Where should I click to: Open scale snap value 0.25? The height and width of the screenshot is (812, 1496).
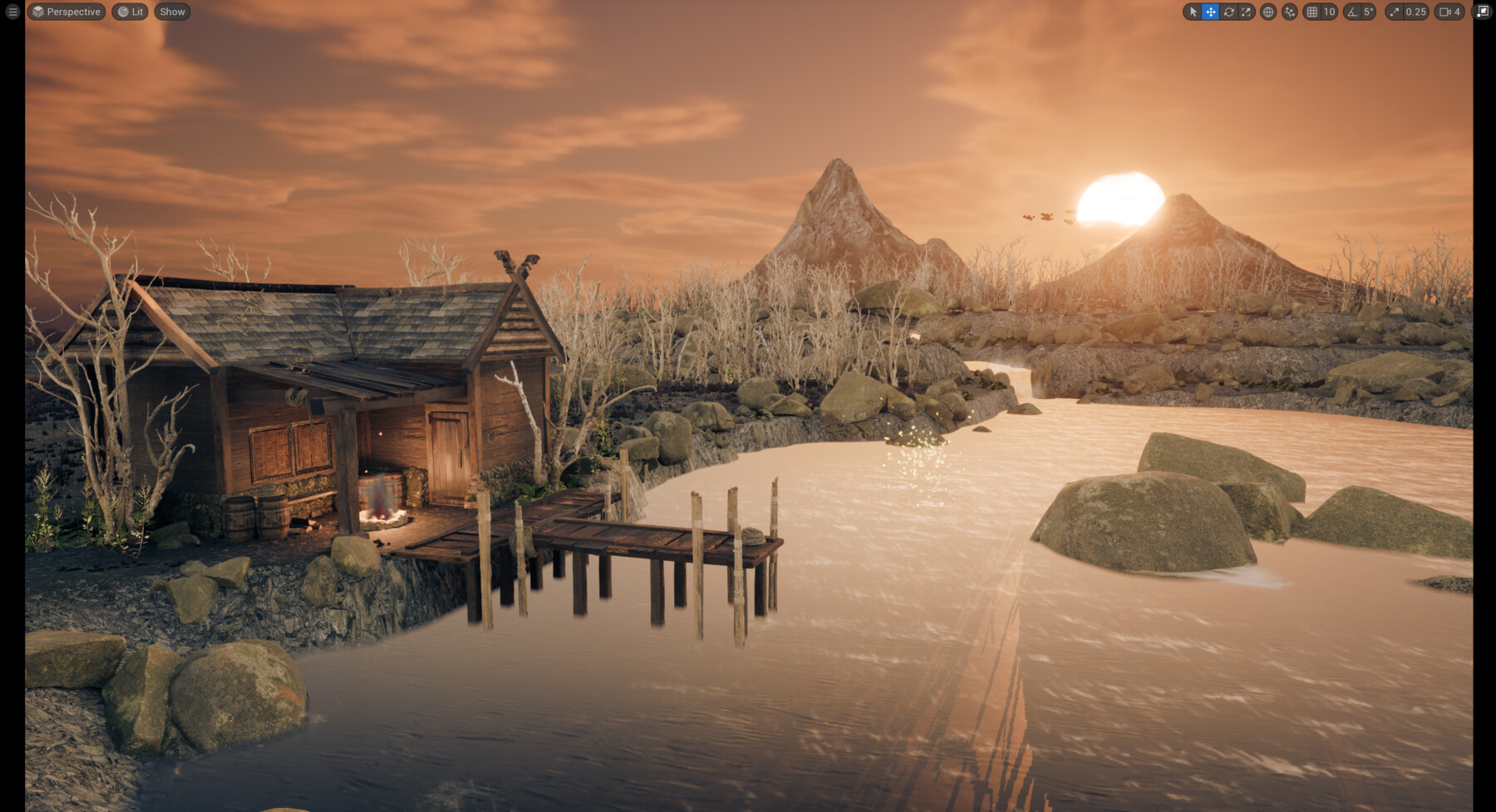pos(1415,12)
